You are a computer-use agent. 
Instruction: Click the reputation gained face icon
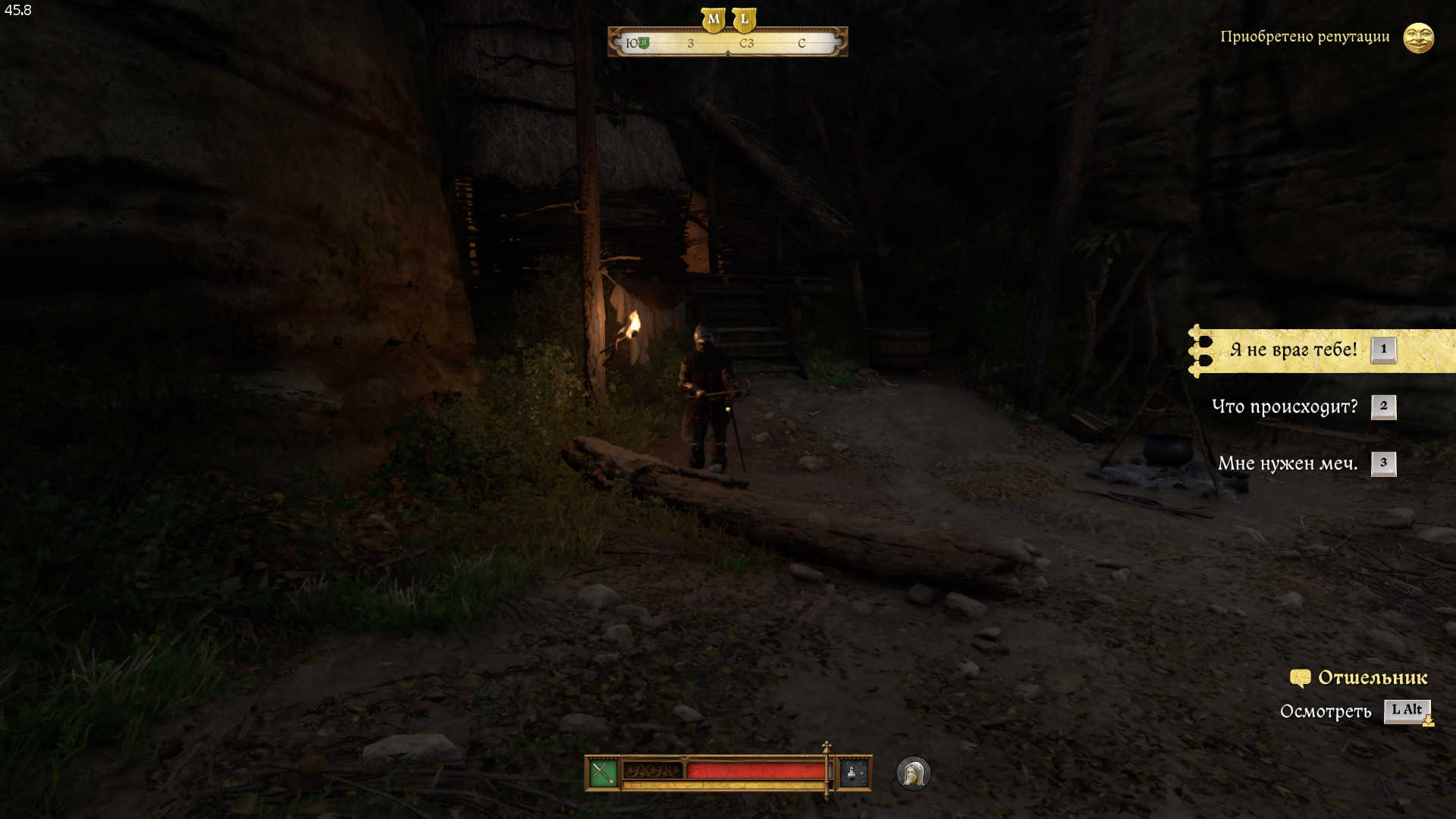pyautogui.click(x=1418, y=37)
